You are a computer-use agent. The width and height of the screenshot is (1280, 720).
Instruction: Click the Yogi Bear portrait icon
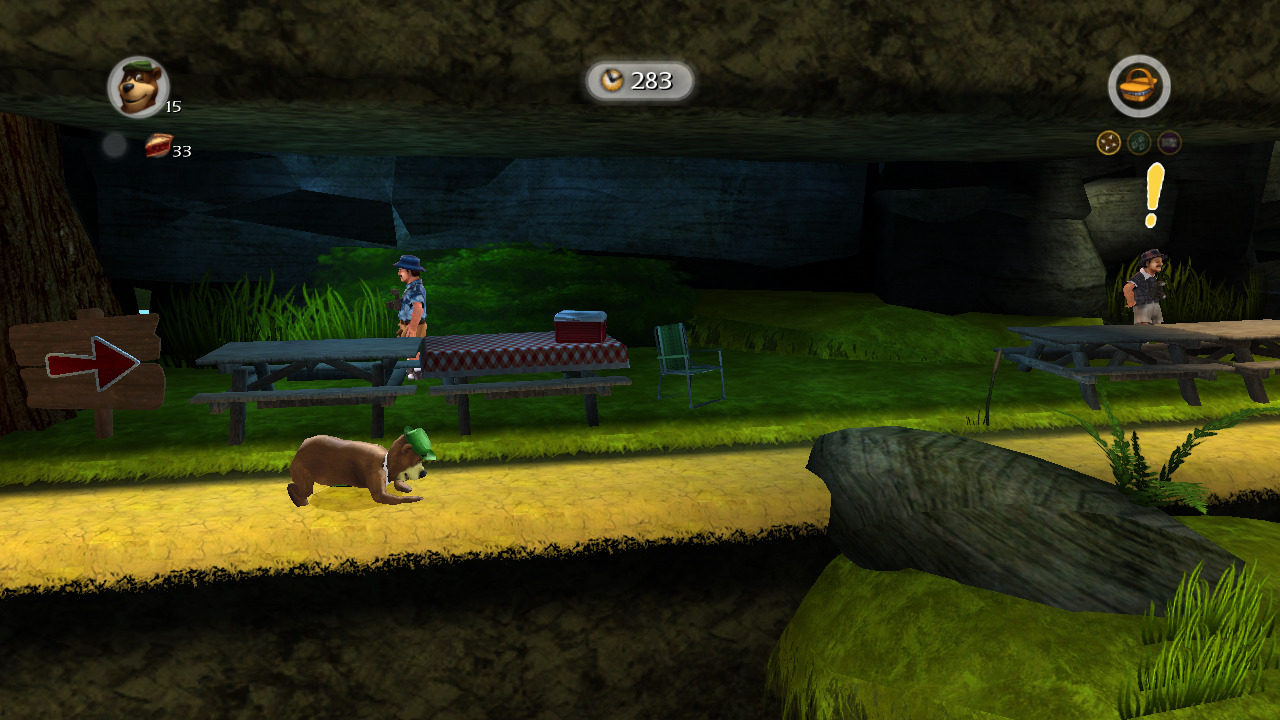(x=138, y=86)
